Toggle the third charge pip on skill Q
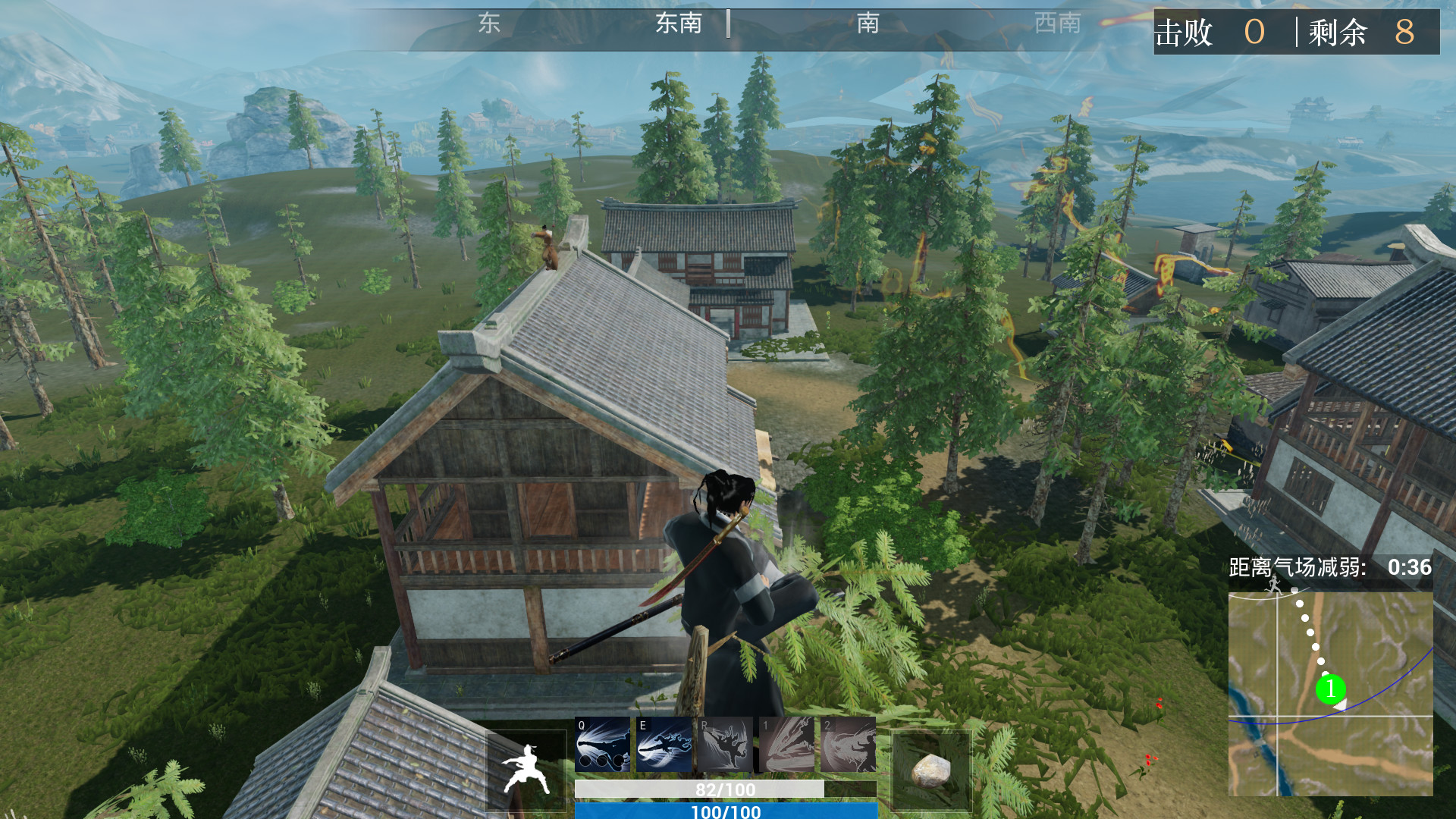 [x=618, y=761]
